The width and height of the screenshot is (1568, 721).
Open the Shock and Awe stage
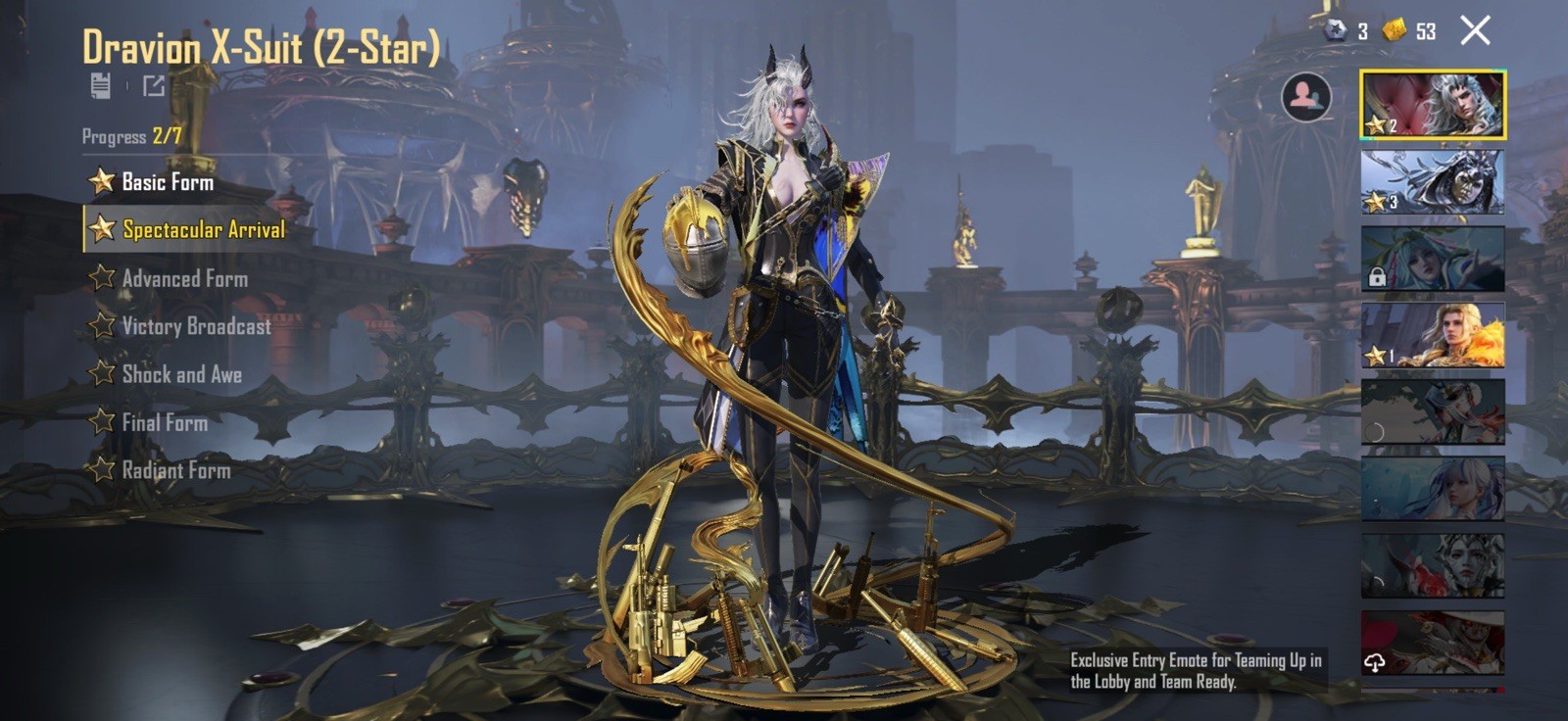[181, 374]
